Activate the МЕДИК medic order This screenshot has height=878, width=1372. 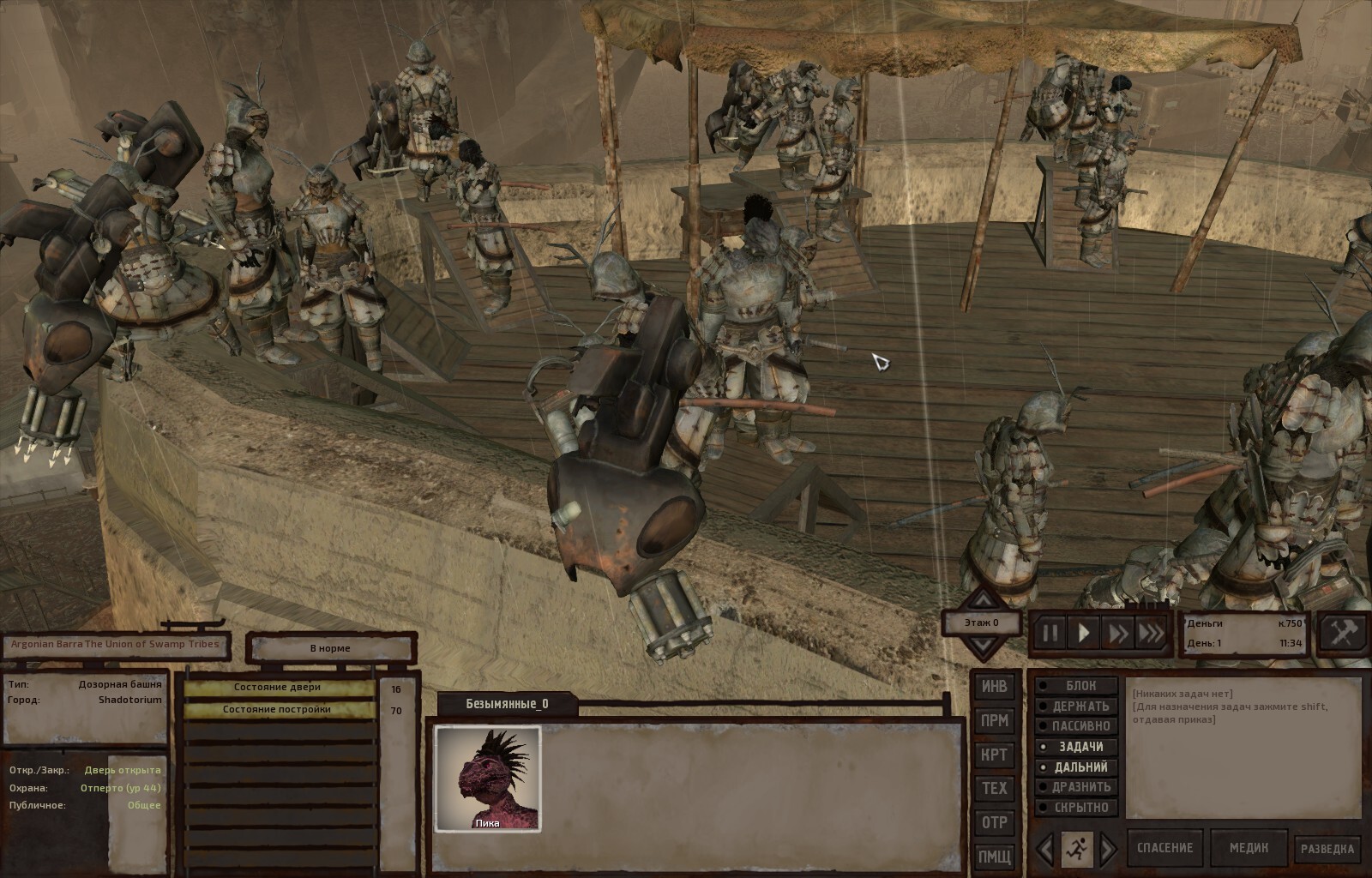(1249, 848)
